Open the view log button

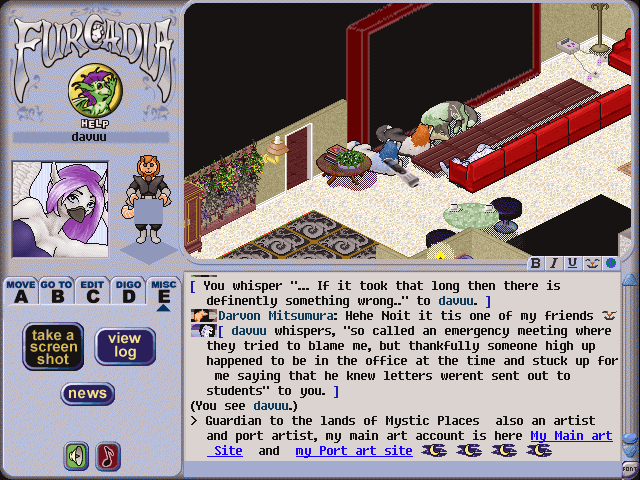(x=125, y=346)
